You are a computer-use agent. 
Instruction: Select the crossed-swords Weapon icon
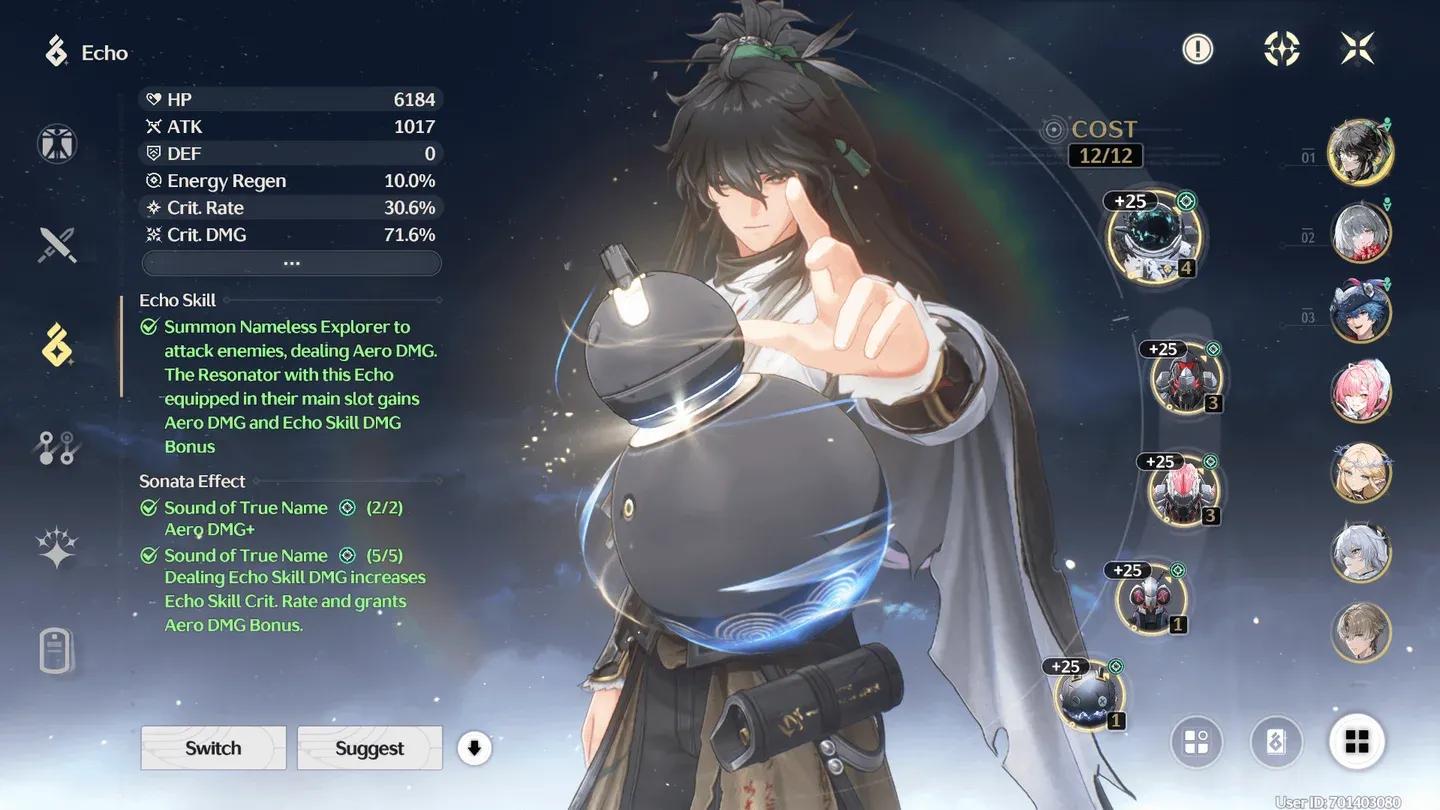pos(56,245)
